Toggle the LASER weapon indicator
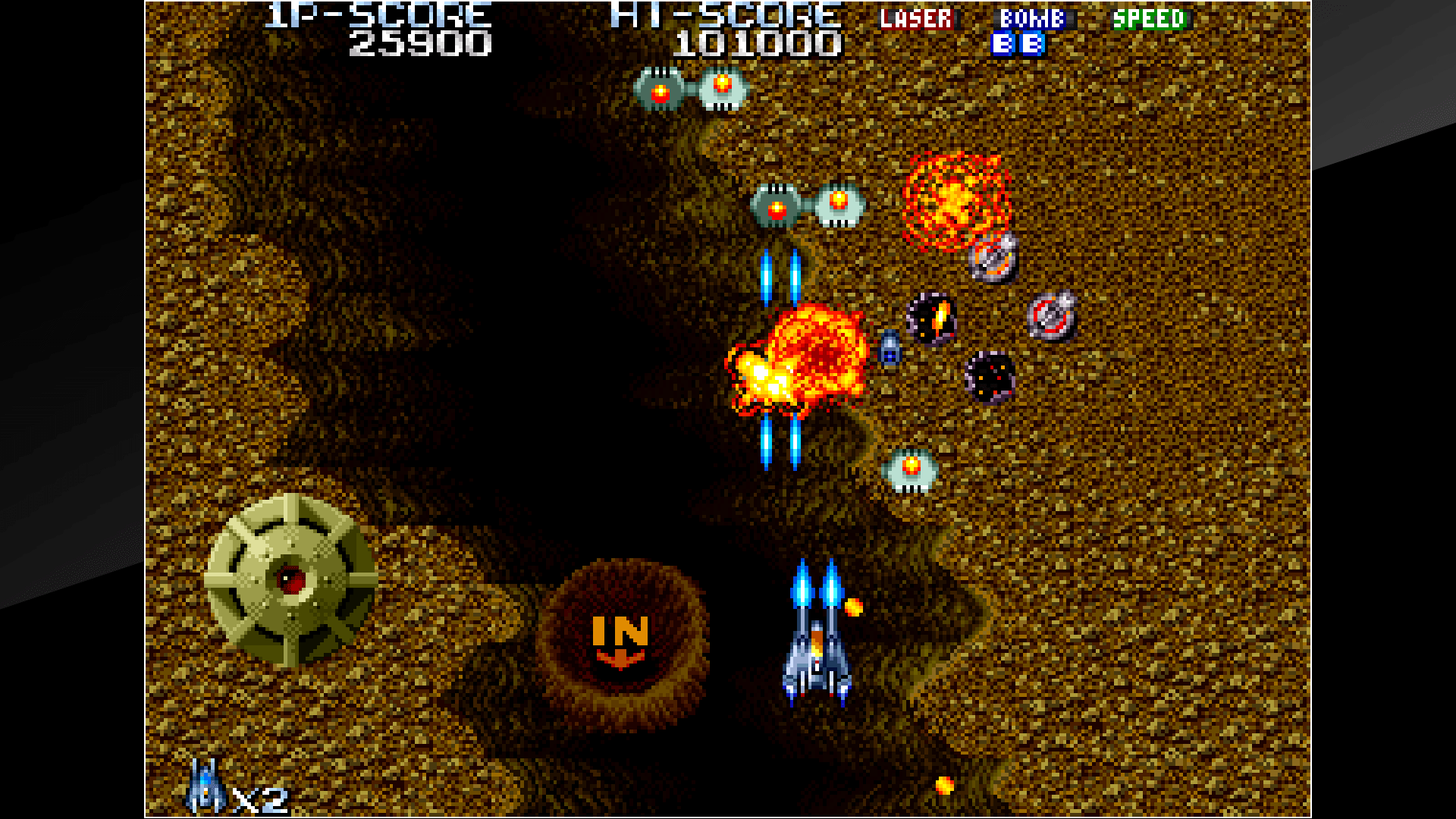 pos(915,19)
